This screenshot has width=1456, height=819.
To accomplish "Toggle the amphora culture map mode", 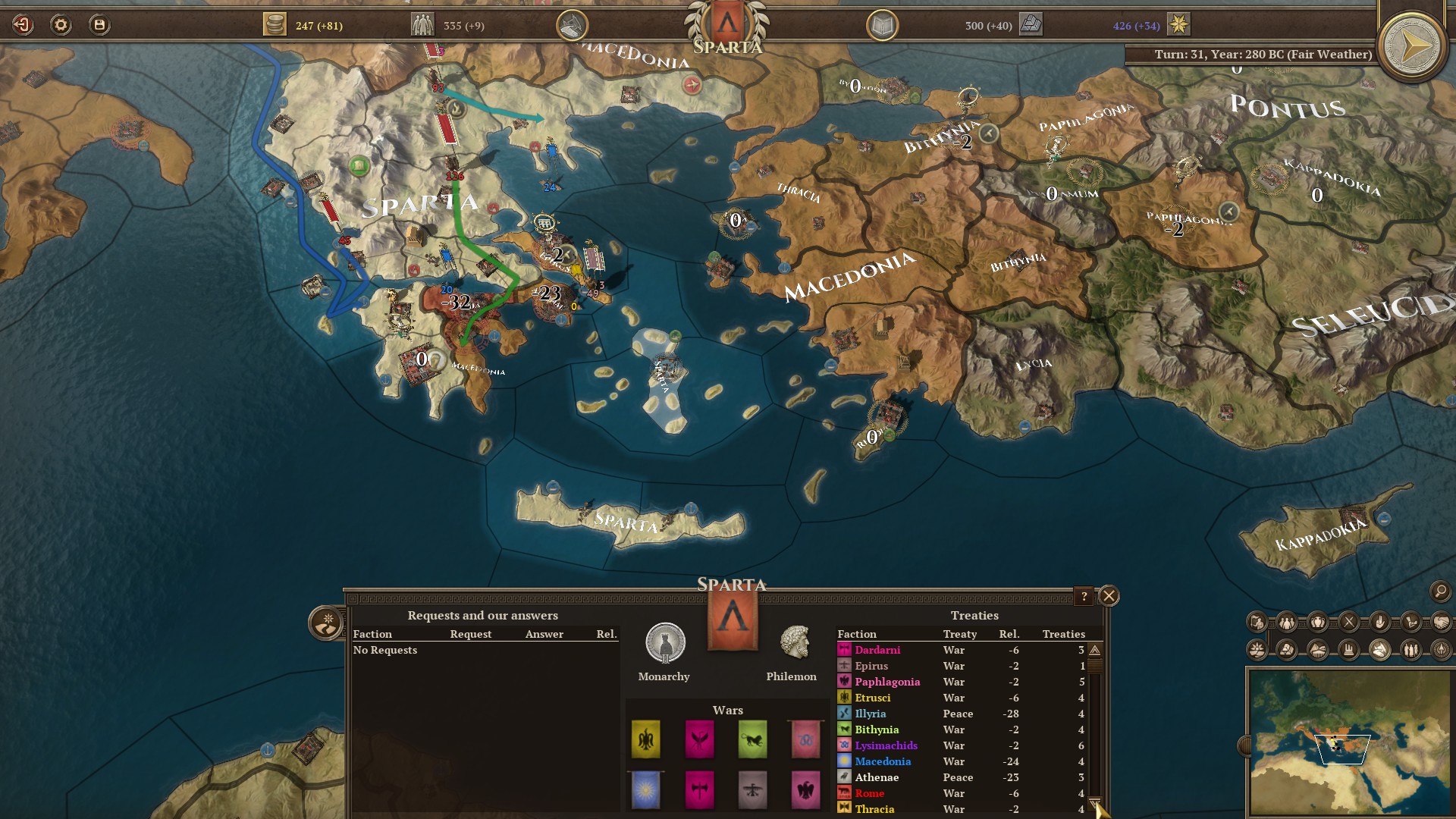I will click(x=1317, y=622).
